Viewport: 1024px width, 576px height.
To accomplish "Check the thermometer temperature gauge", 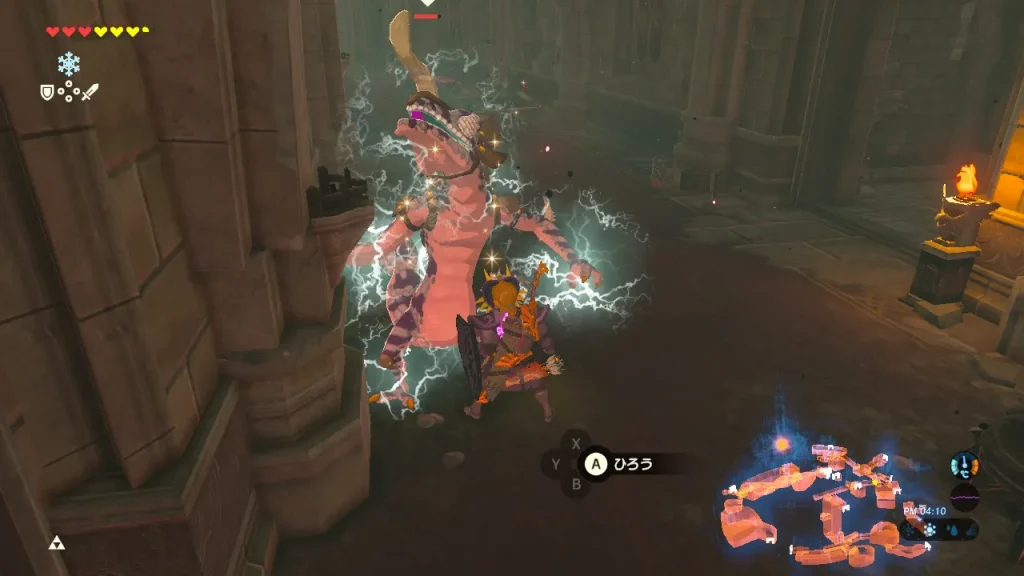I will point(965,464).
